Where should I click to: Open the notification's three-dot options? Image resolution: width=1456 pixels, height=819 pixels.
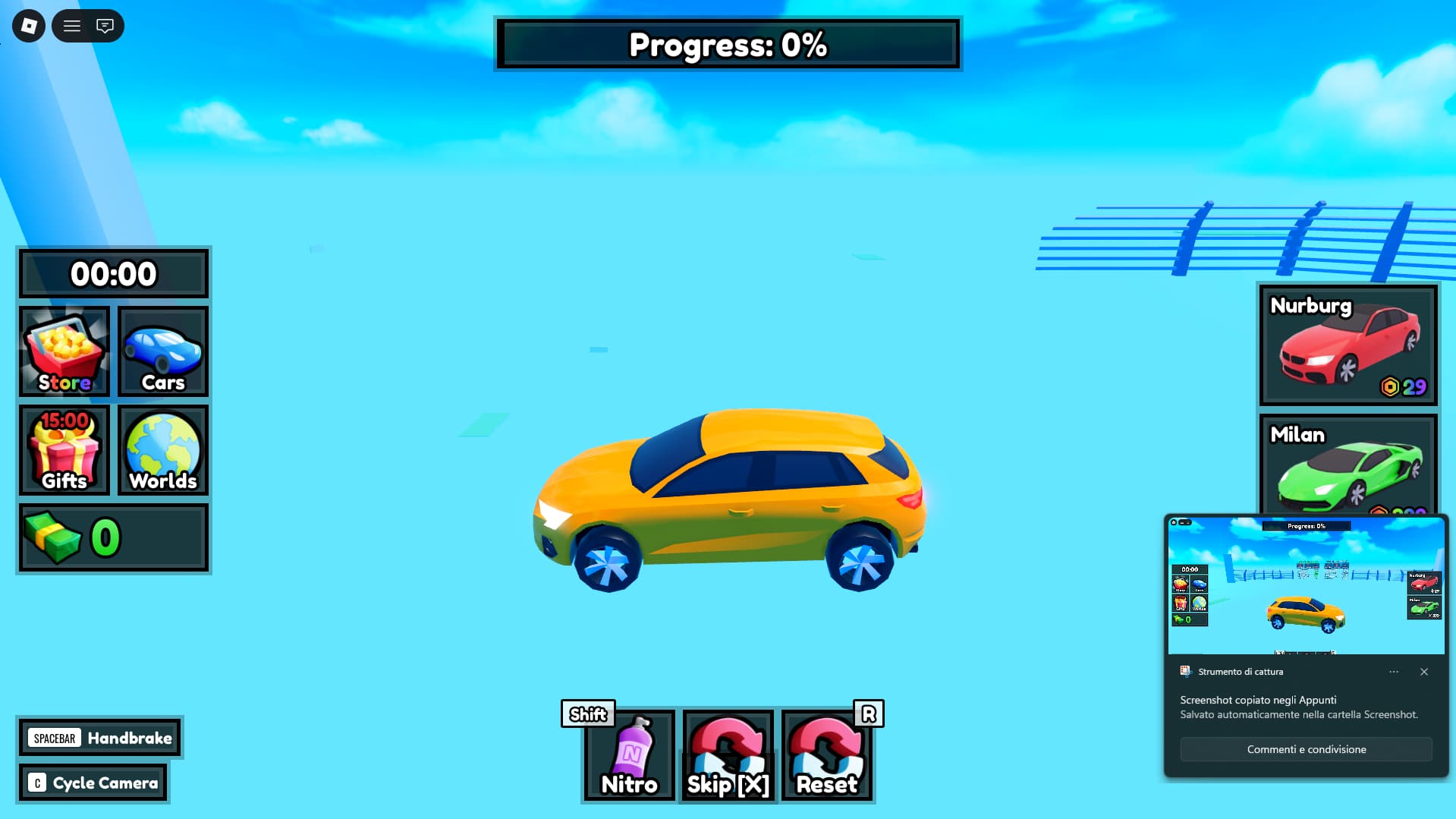point(1394,672)
